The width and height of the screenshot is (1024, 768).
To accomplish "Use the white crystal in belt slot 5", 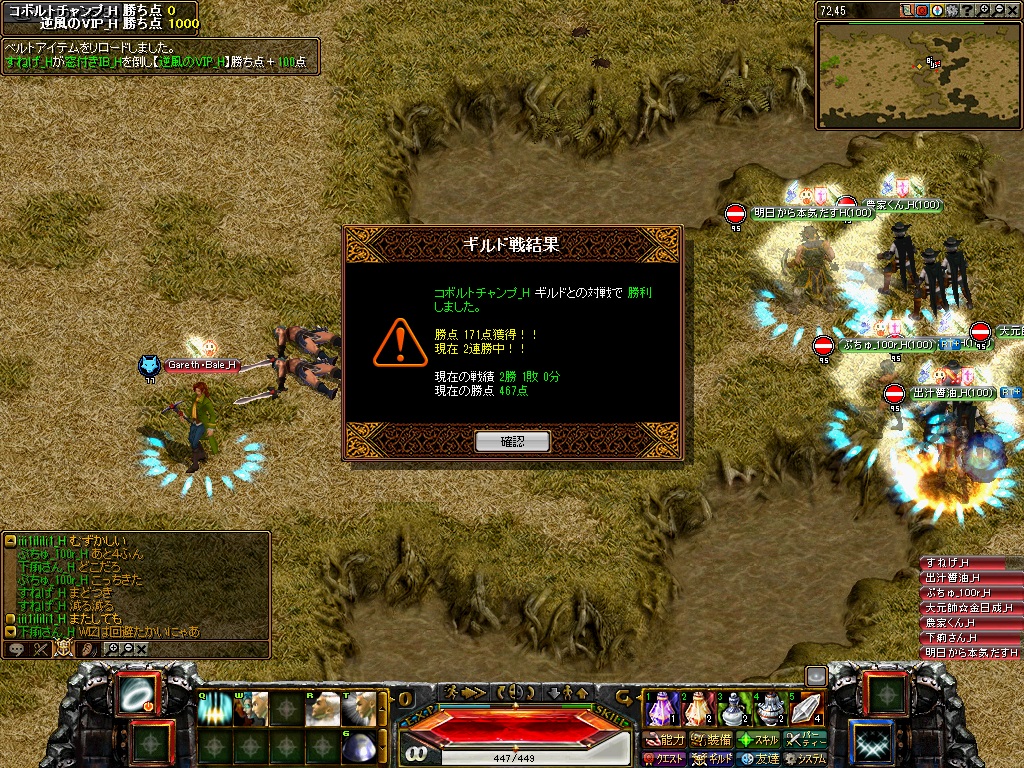I will point(807,709).
